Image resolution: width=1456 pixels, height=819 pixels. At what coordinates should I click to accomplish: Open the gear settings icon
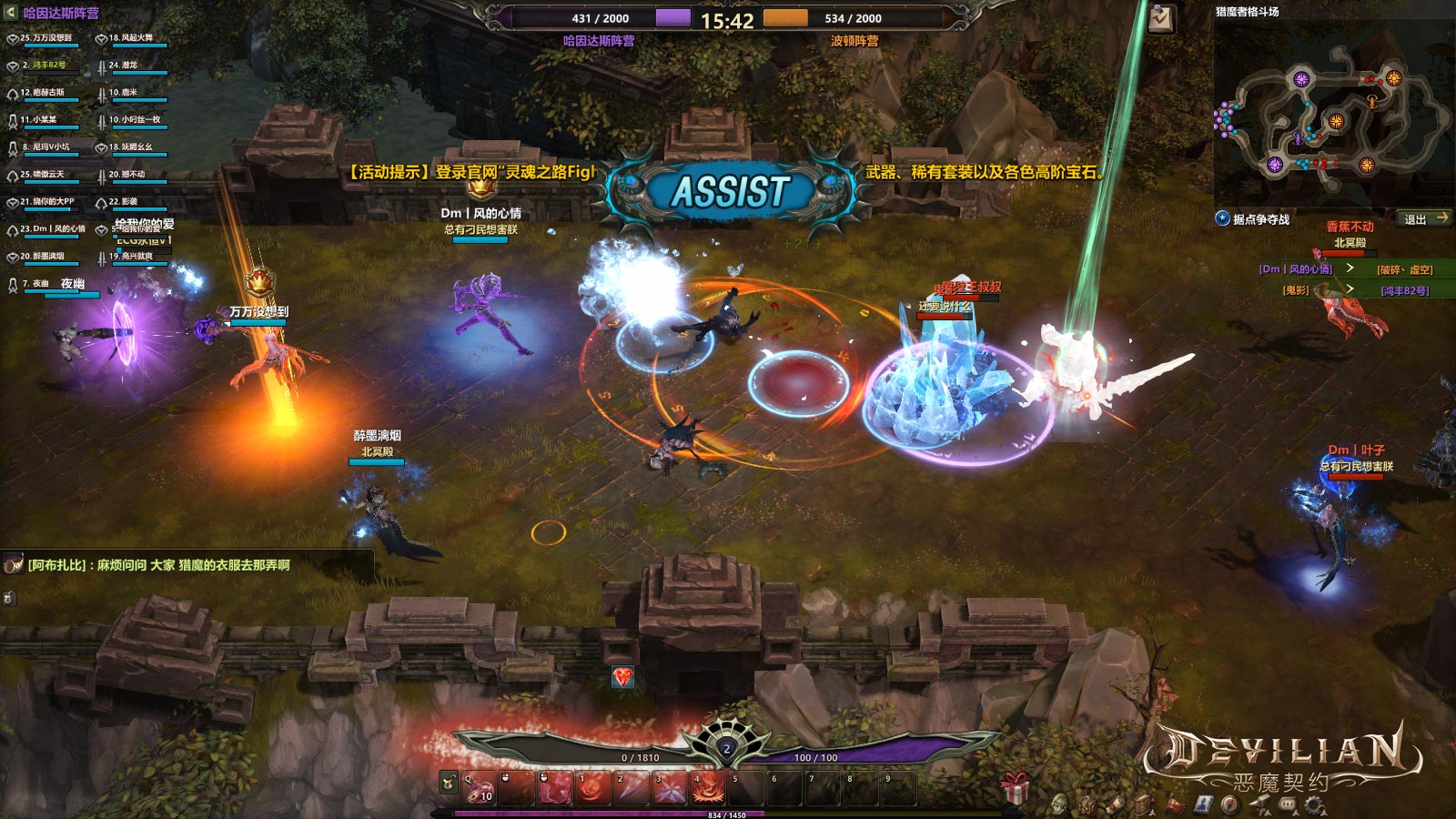[x=1314, y=805]
